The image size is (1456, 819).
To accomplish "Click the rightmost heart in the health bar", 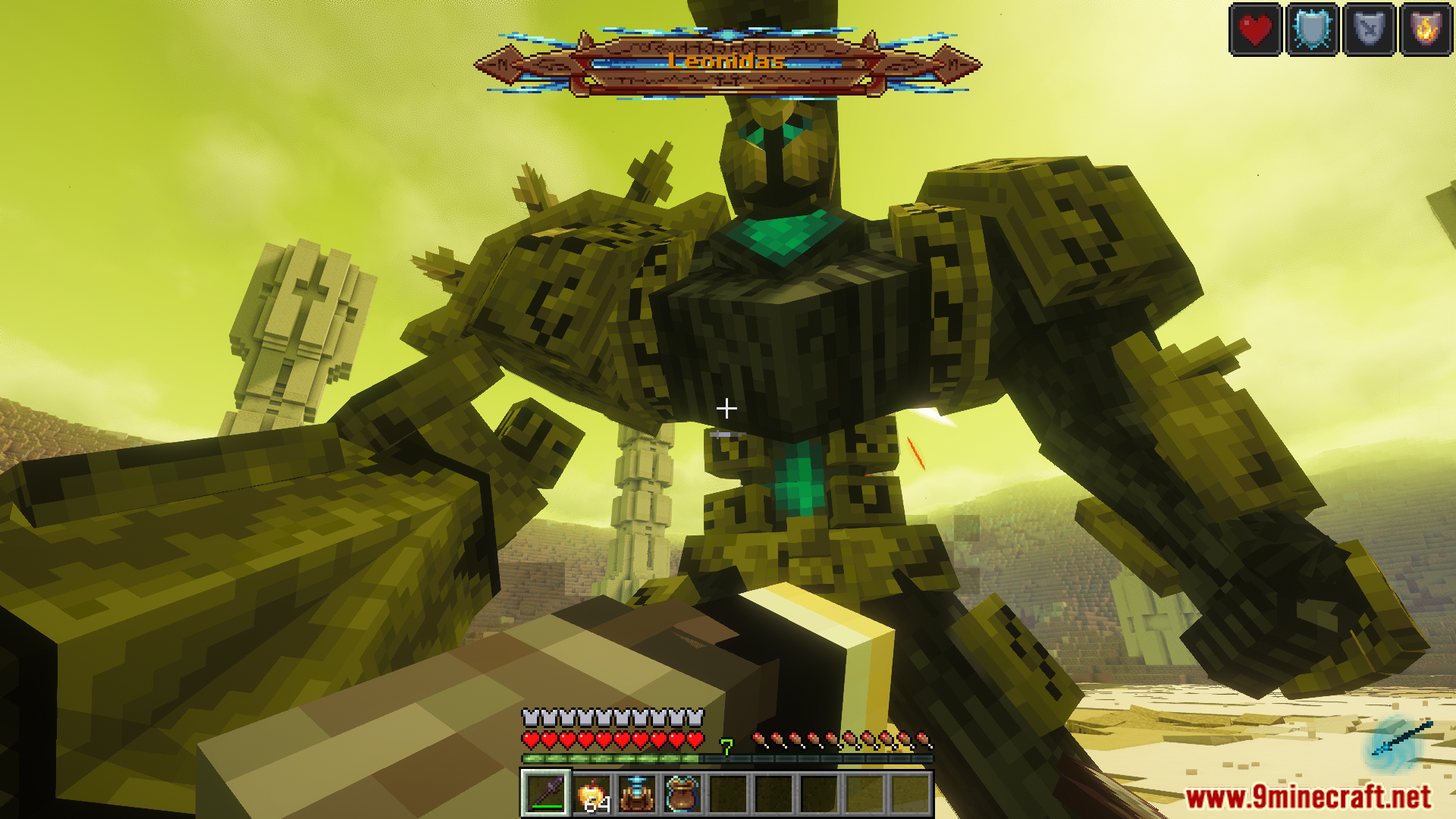I will coord(695,739).
